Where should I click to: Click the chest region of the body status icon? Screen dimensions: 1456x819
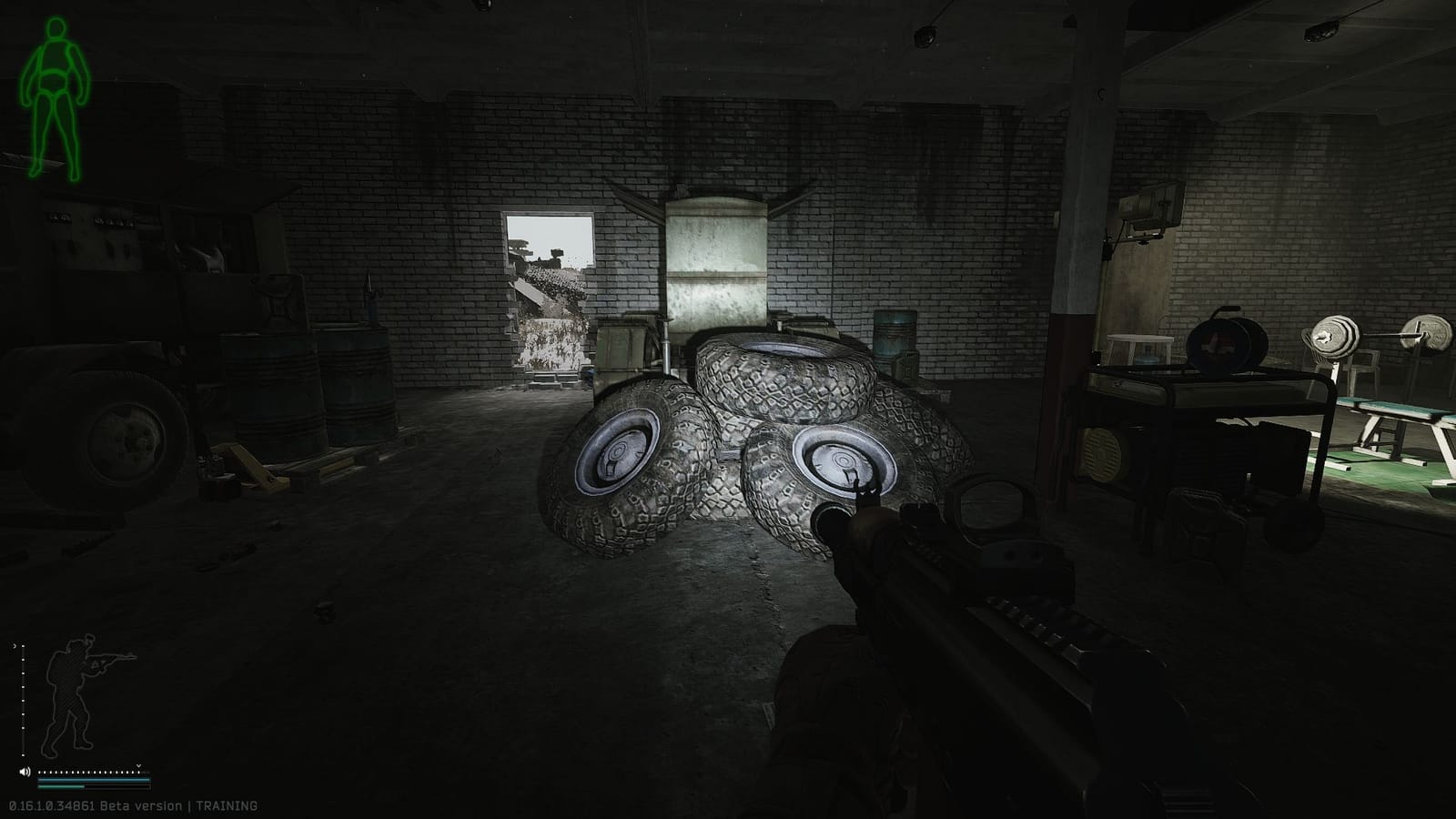pos(56,55)
